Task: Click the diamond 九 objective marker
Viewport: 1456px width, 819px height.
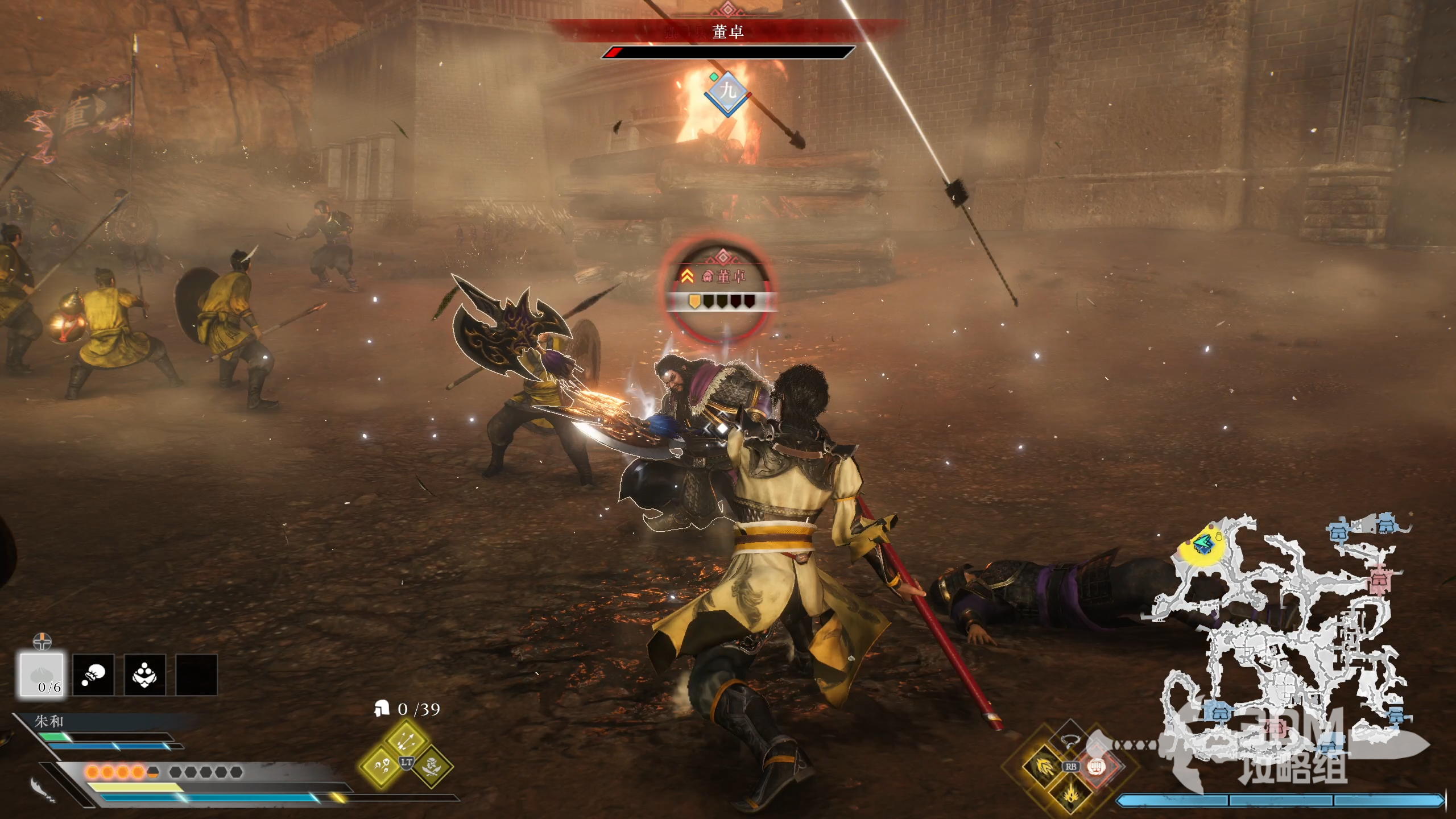Action: pyautogui.click(x=728, y=91)
